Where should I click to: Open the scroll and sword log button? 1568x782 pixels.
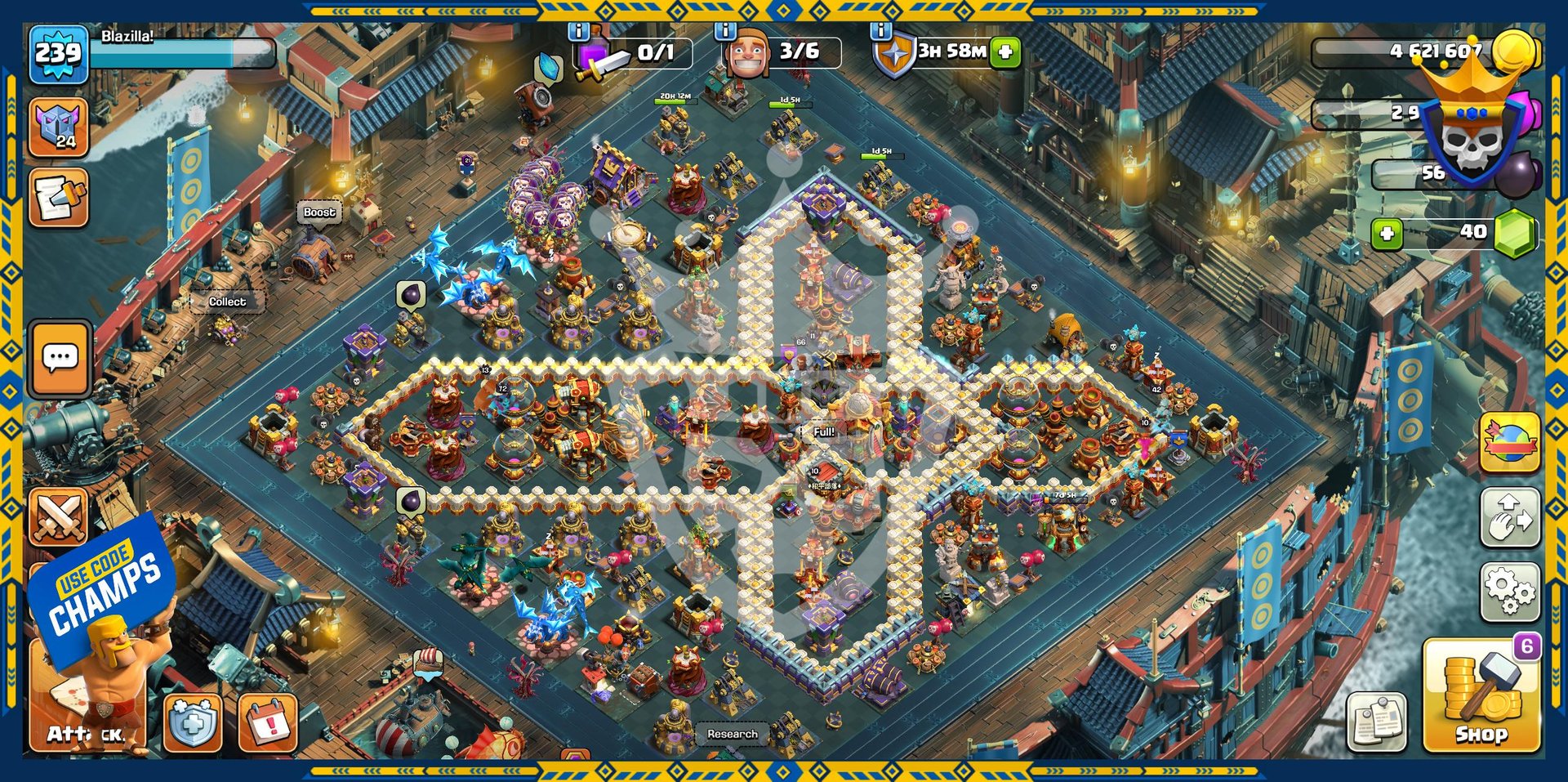pos(58,198)
